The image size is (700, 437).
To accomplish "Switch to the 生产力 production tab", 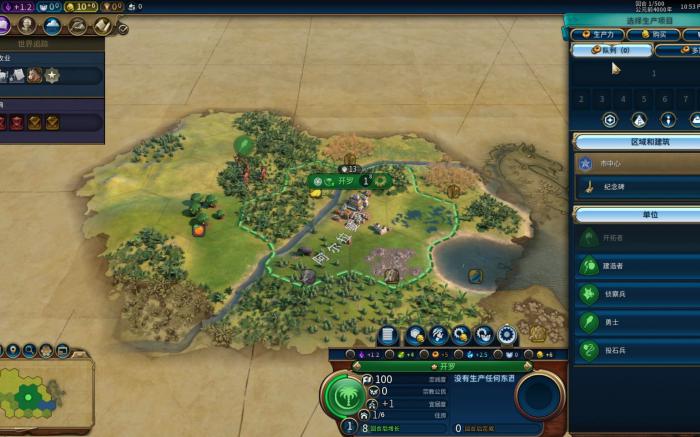I will (x=598, y=34).
